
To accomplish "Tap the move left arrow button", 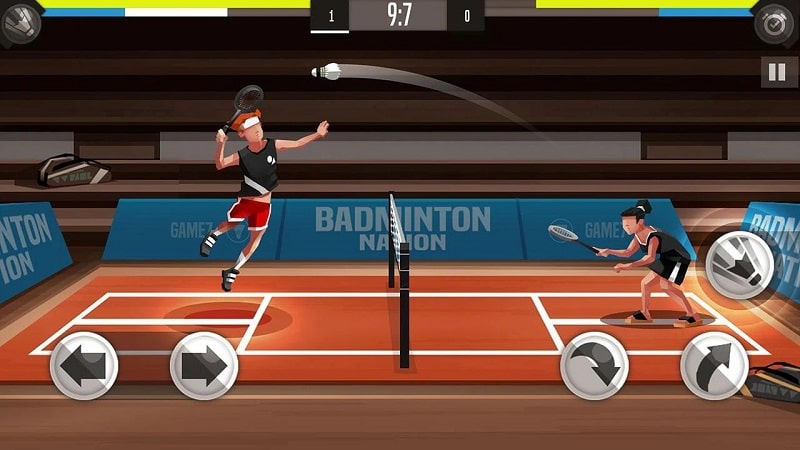I will [84, 365].
